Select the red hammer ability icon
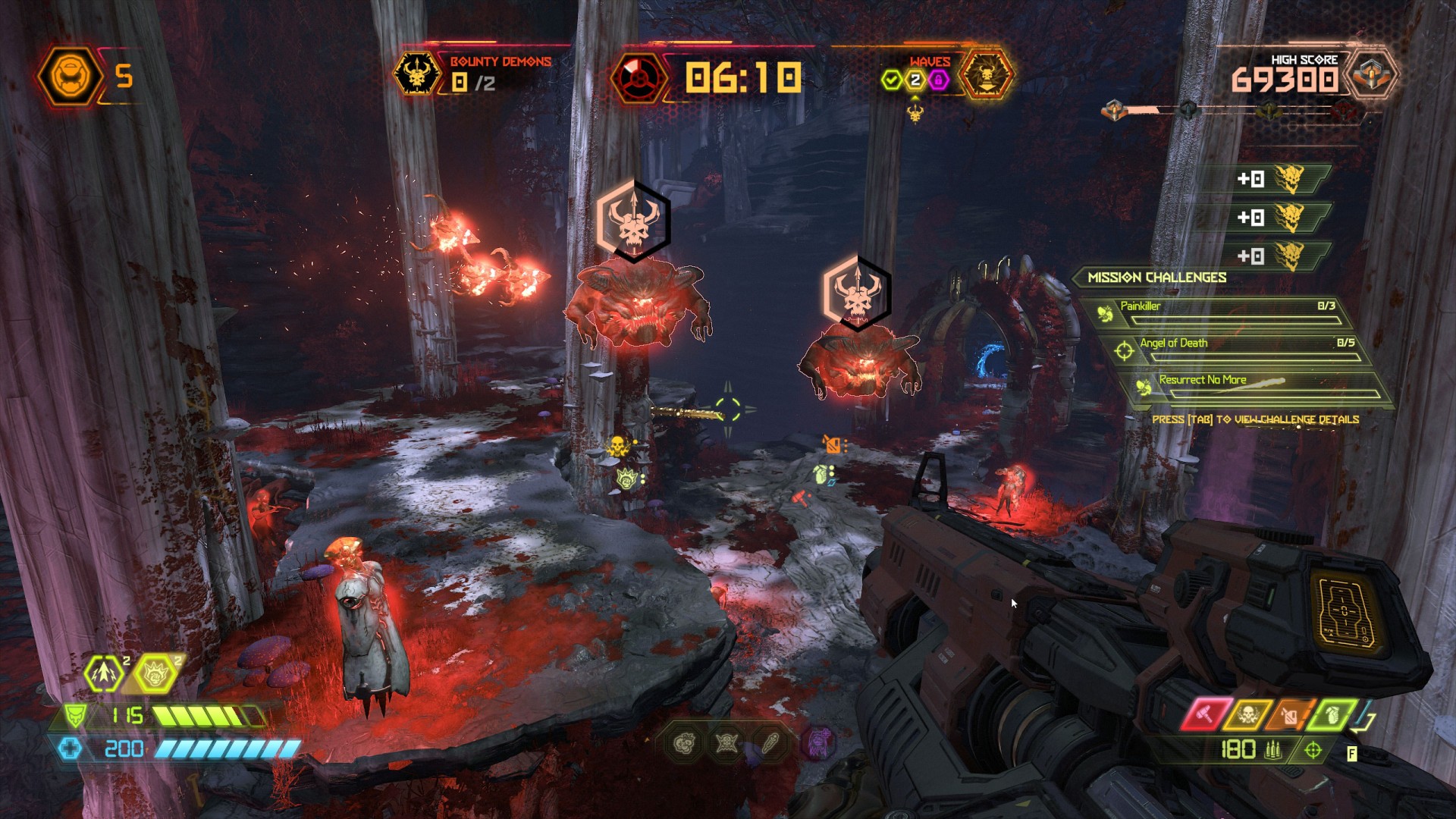 coord(1204,714)
